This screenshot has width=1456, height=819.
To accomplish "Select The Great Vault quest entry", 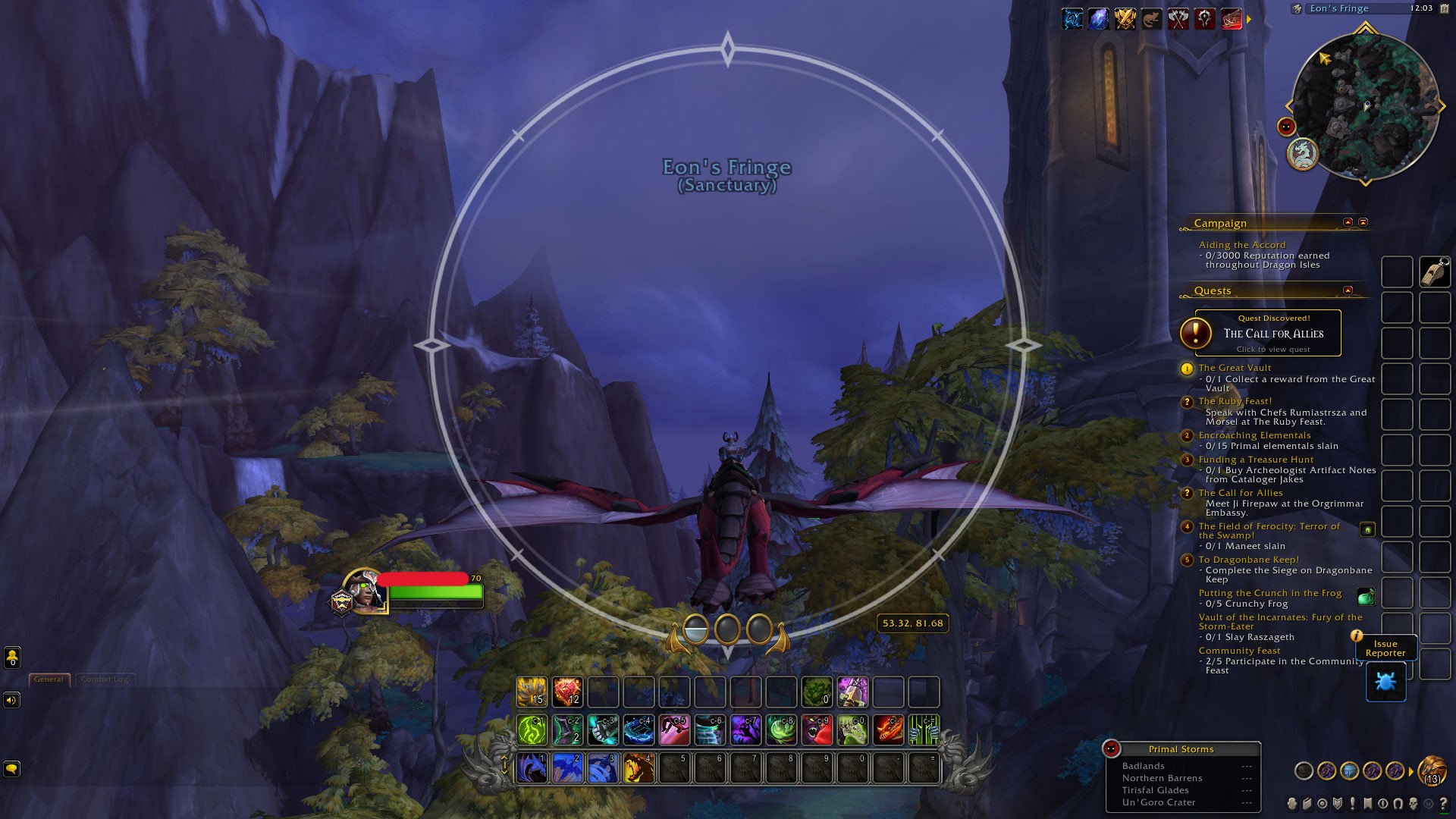I will (x=1235, y=368).
